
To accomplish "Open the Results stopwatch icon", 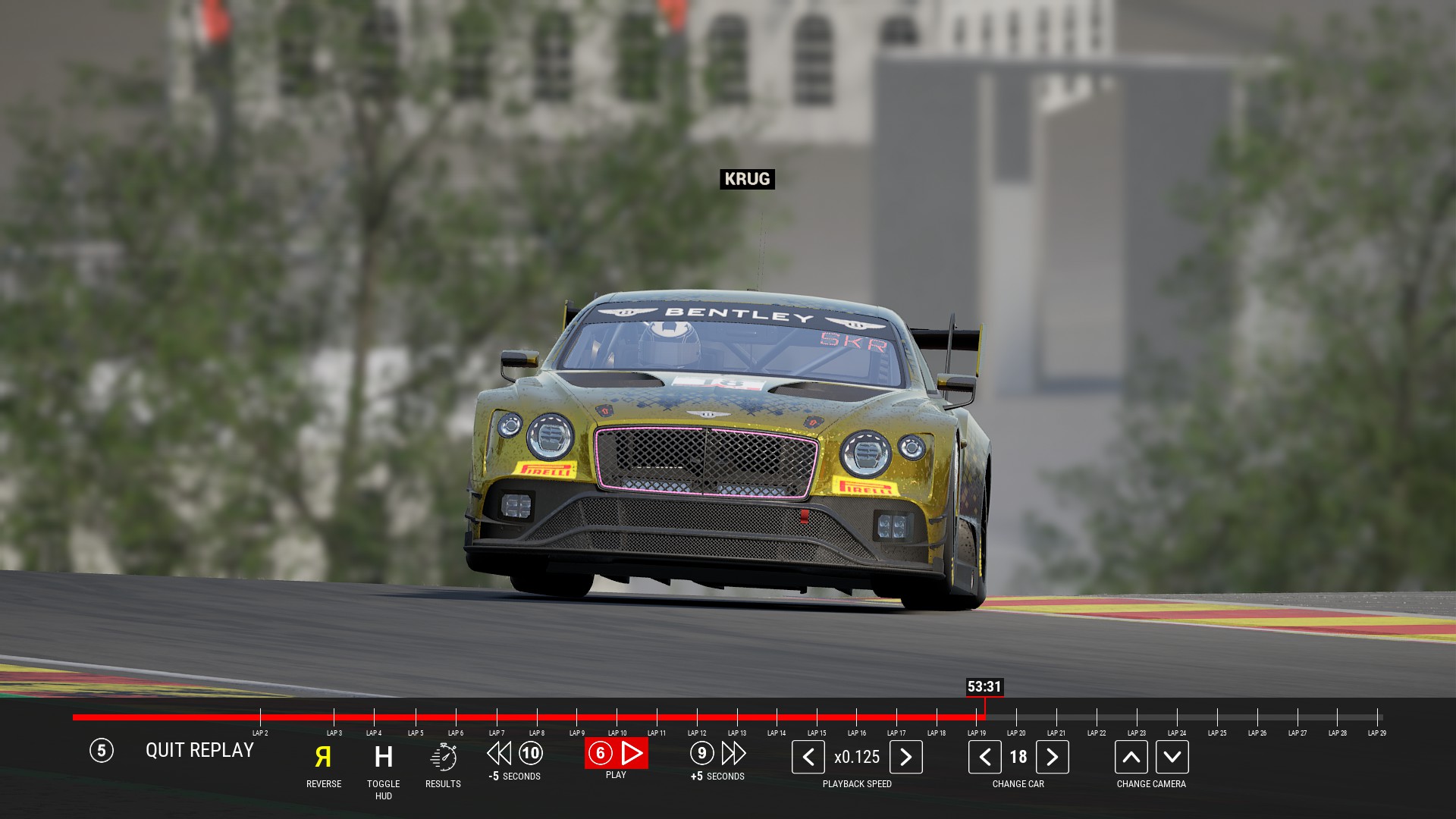I will (443, 757).
